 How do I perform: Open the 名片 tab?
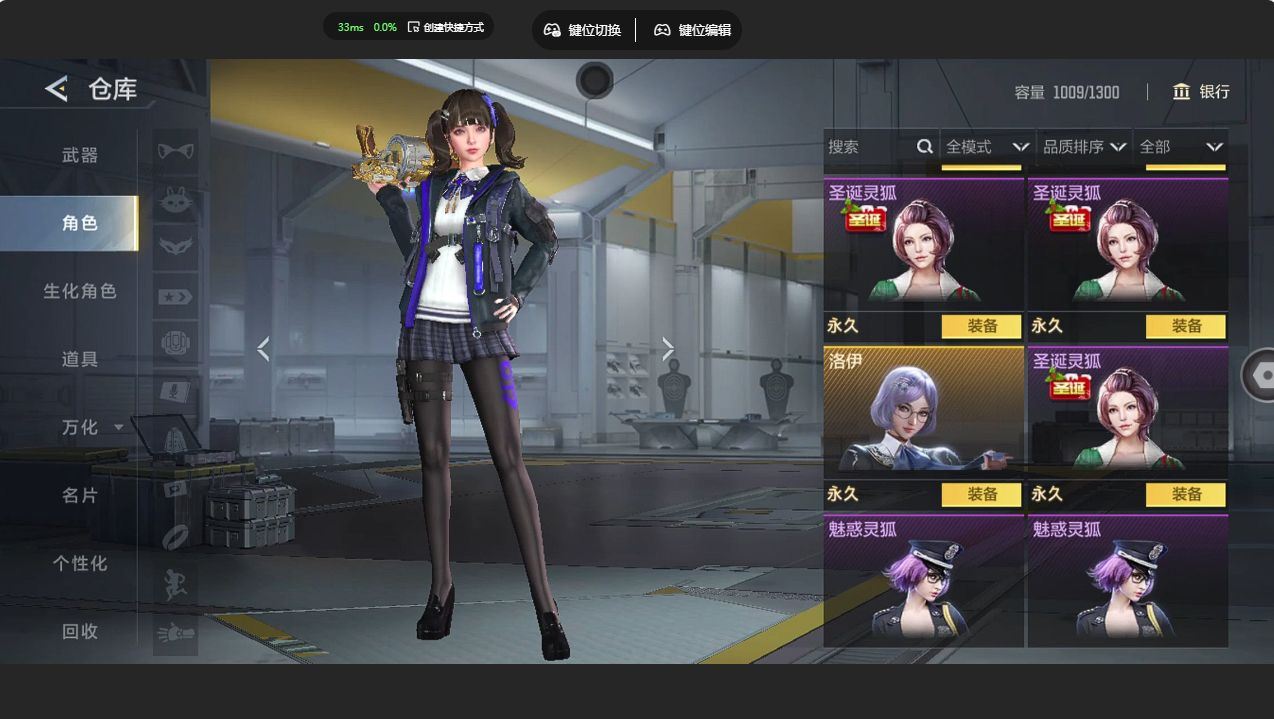80,495
